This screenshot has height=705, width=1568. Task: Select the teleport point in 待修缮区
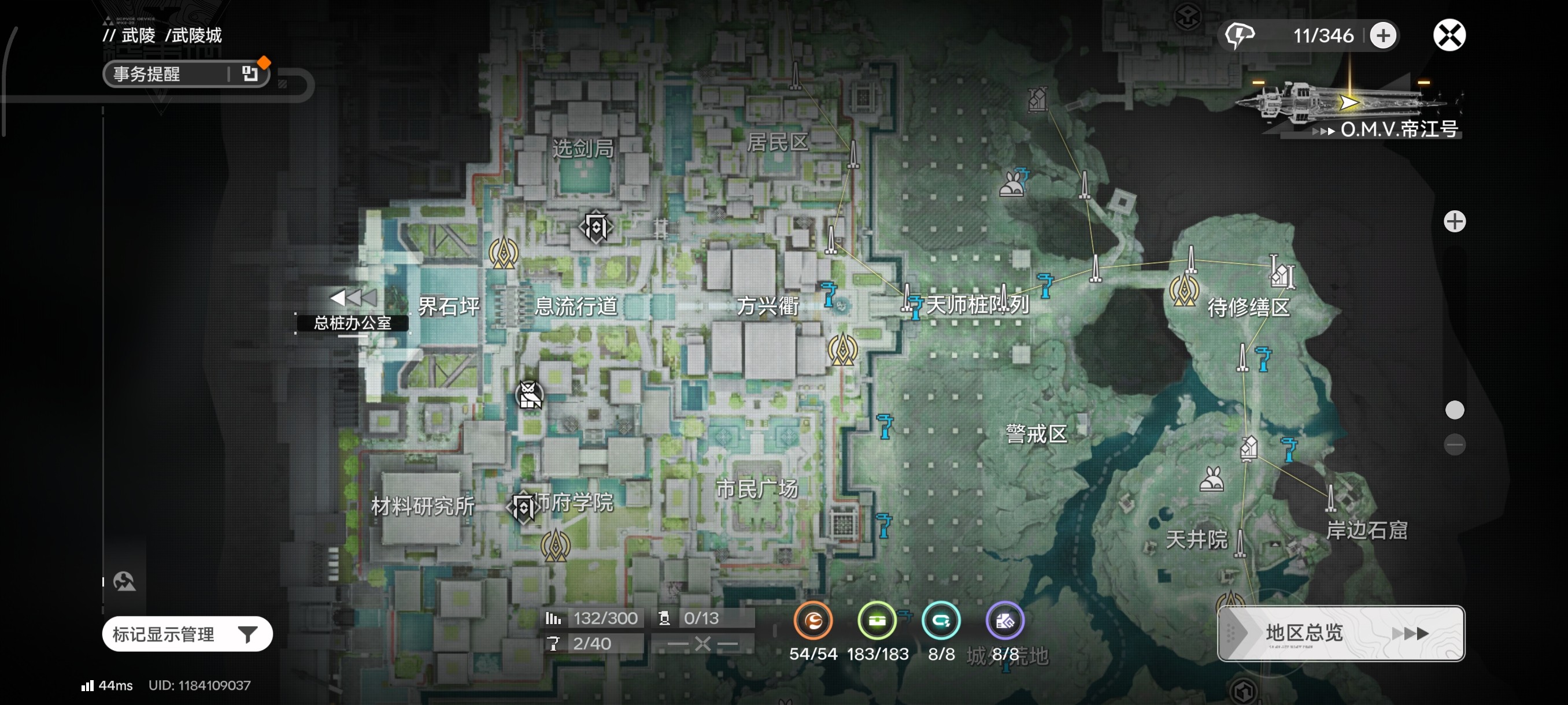pyautogui.click(x=1184, y=291)
